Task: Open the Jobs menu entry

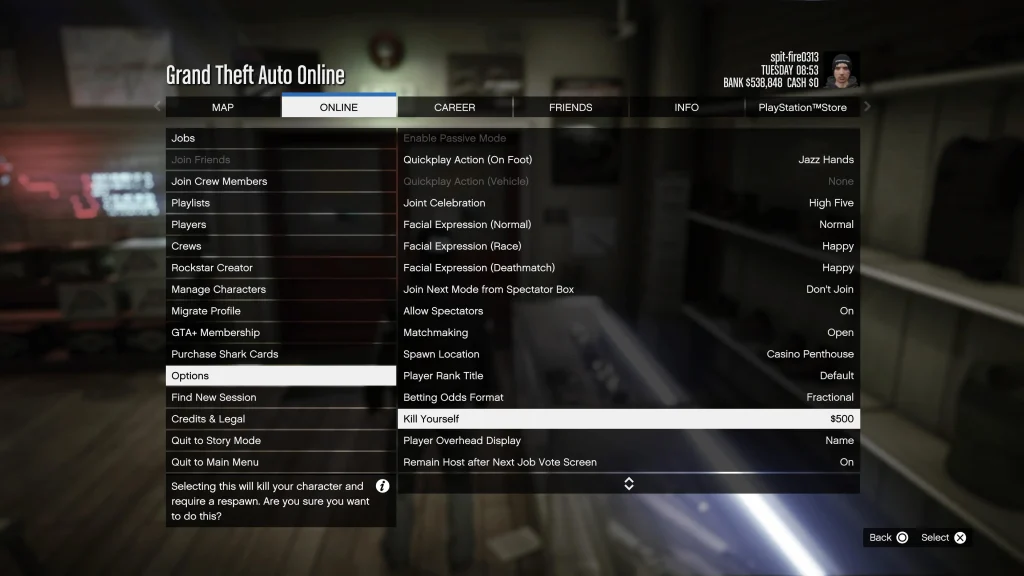Action: 280,138
